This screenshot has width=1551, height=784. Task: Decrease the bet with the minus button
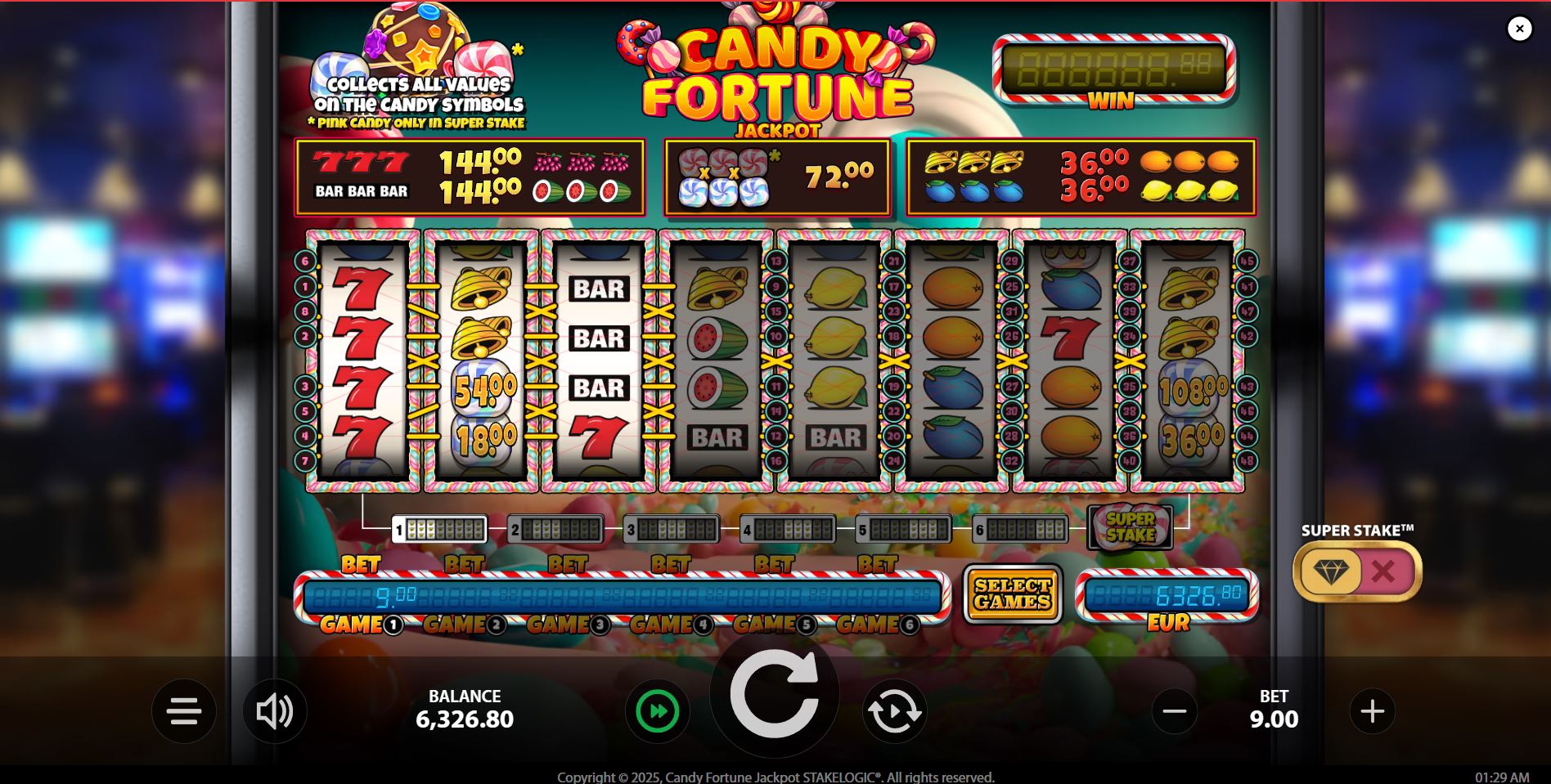pyautogui.click(x=1176, y=710)
